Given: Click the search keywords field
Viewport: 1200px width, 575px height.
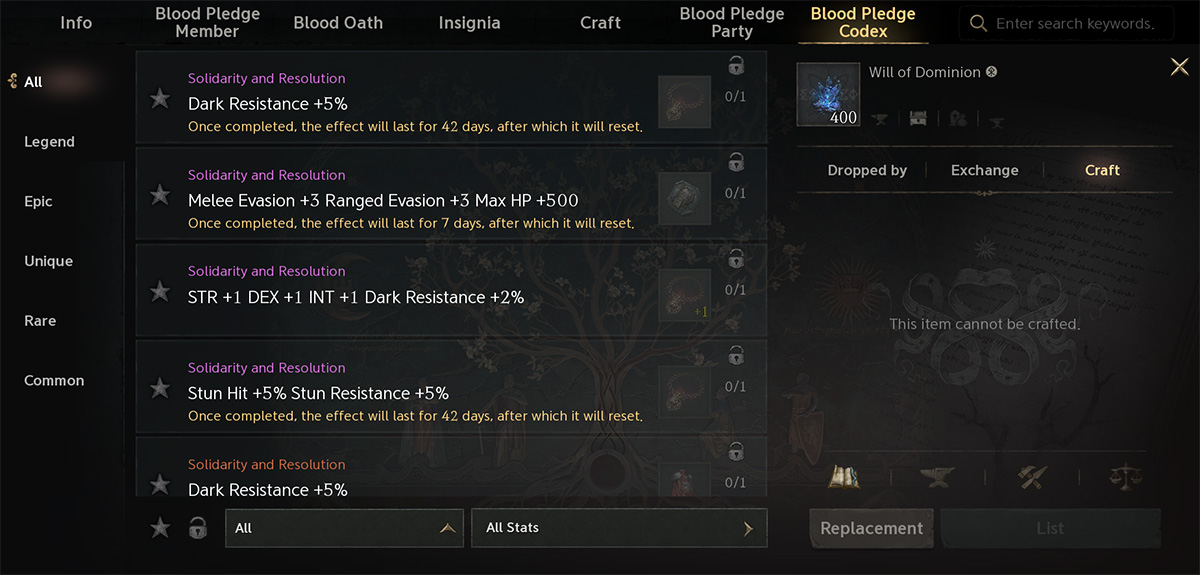Looking at the screenshot, I should 1074,23.
